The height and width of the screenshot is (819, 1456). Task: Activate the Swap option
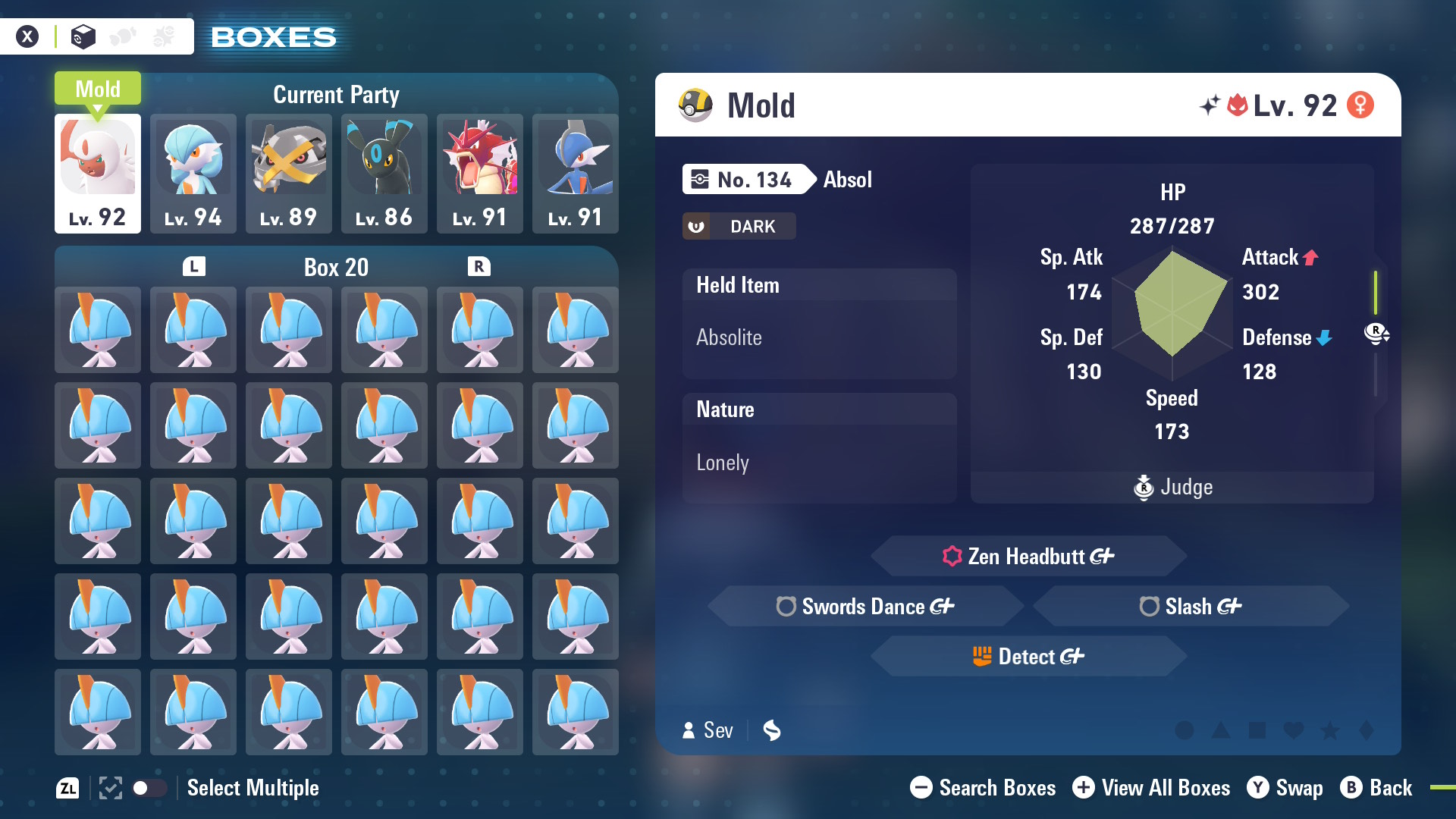tap(1285, 788)
